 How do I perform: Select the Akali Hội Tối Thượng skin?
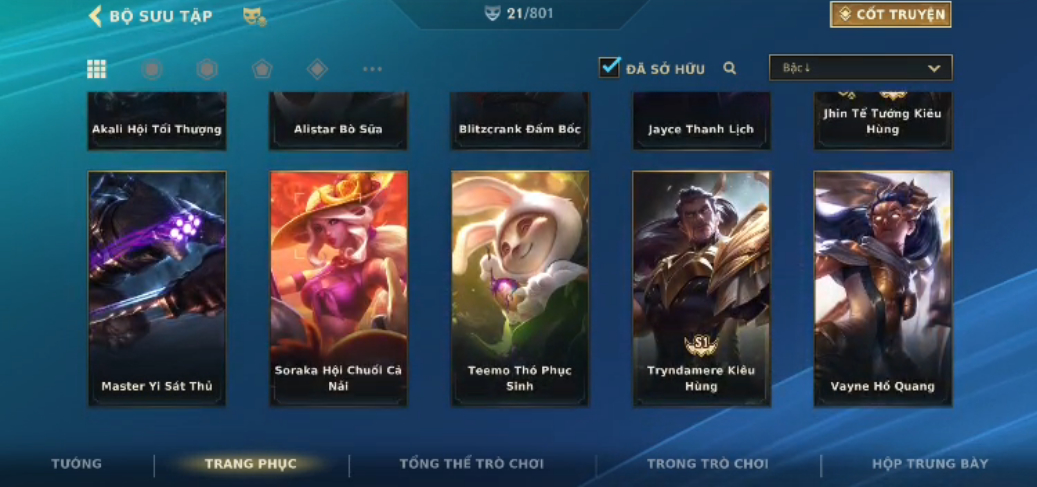(157, 122)
